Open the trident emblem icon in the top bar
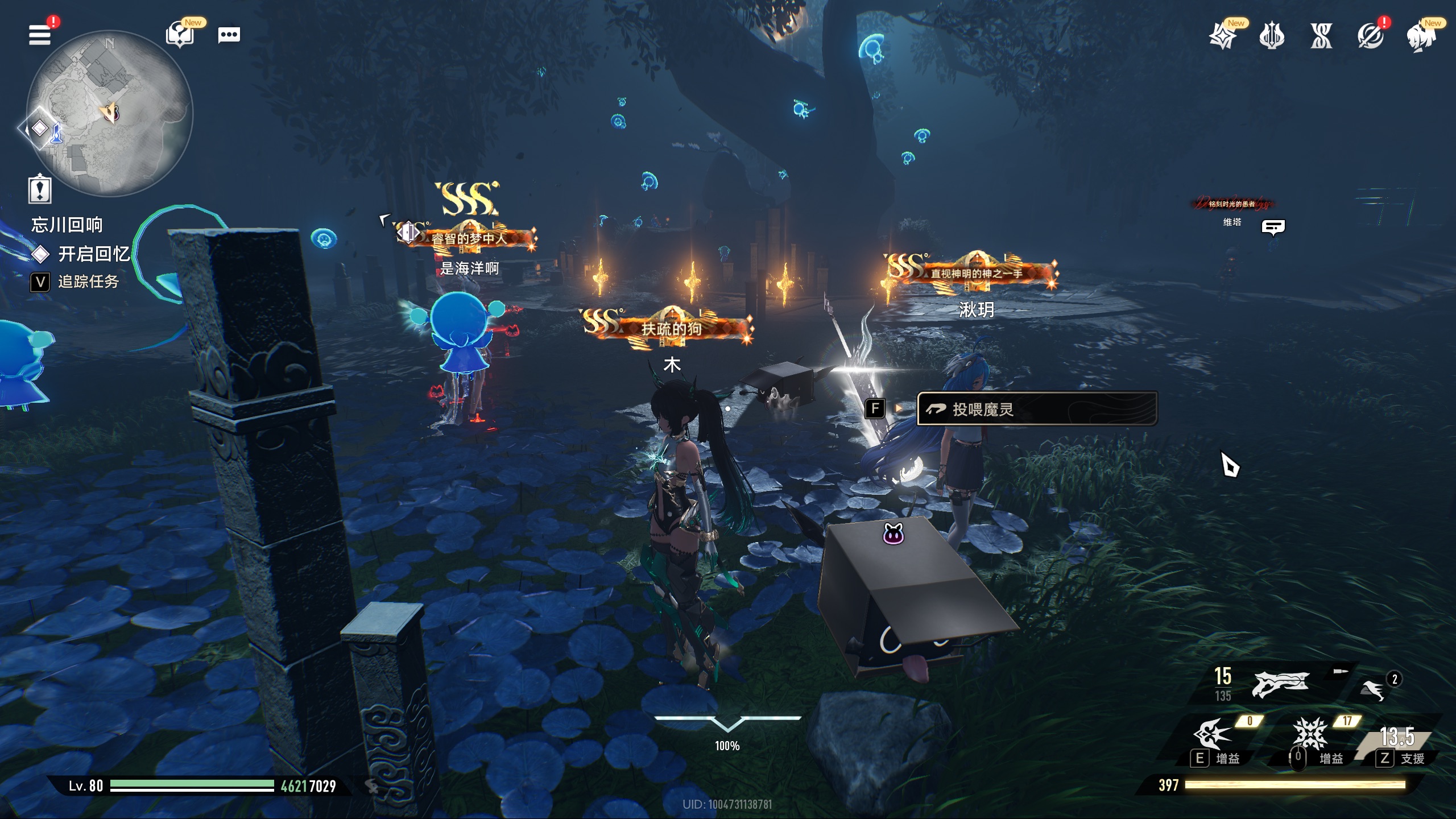The width and height of the screenshot is (1456, 819). point(1272,37)
